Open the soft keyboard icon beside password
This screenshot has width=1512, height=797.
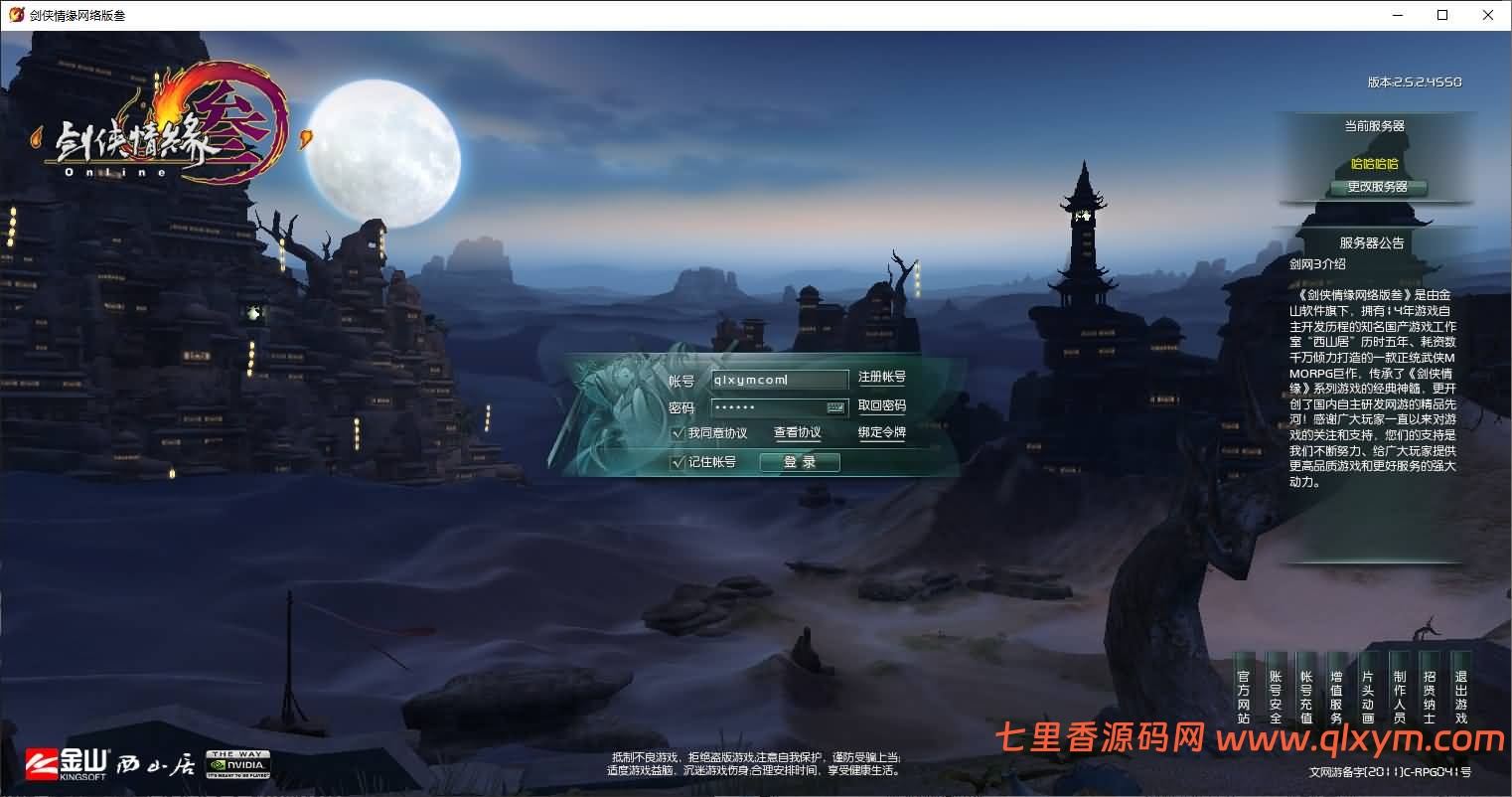coord(834,407)
